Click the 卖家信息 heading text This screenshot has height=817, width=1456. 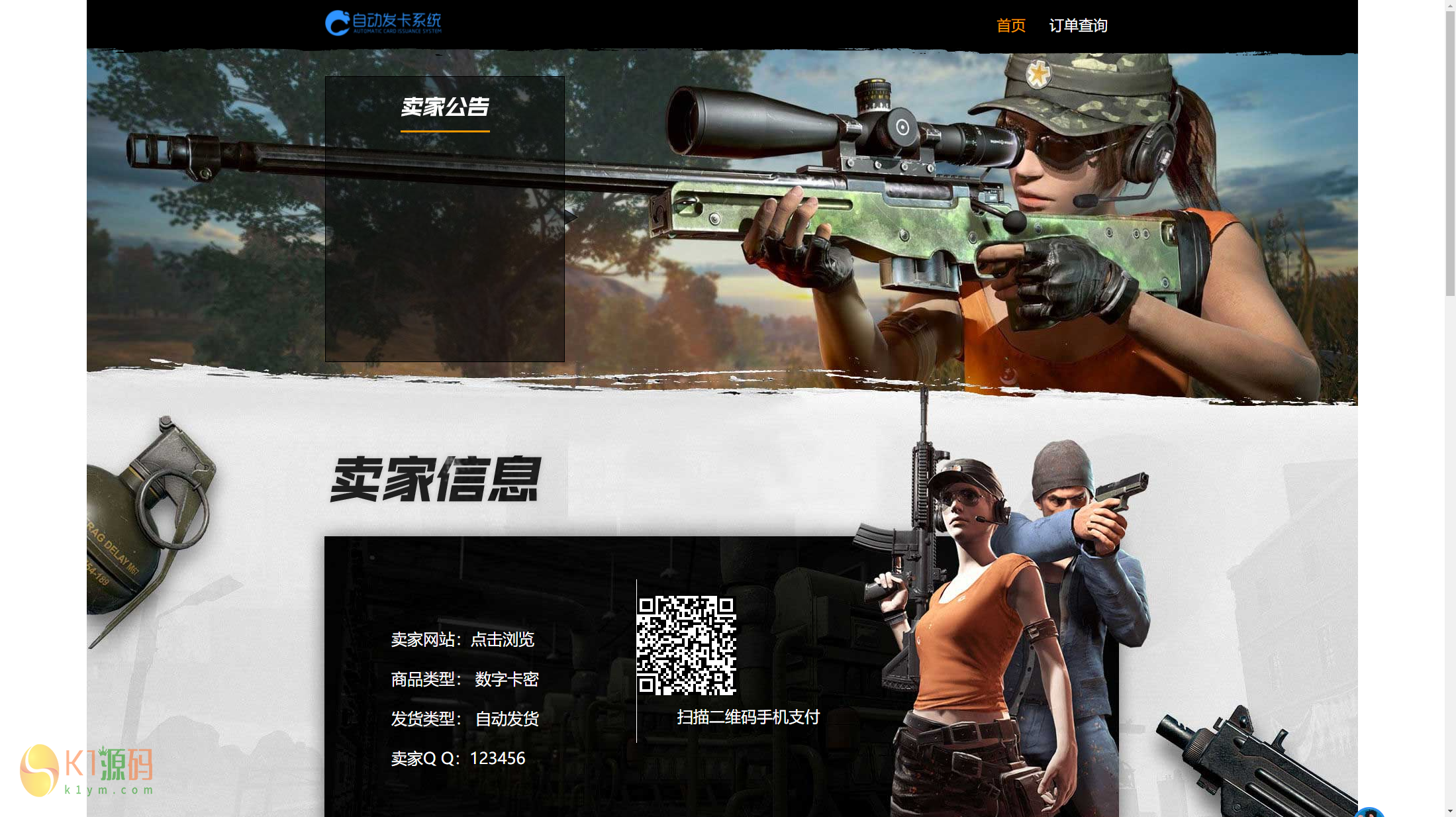pos(437,480)
